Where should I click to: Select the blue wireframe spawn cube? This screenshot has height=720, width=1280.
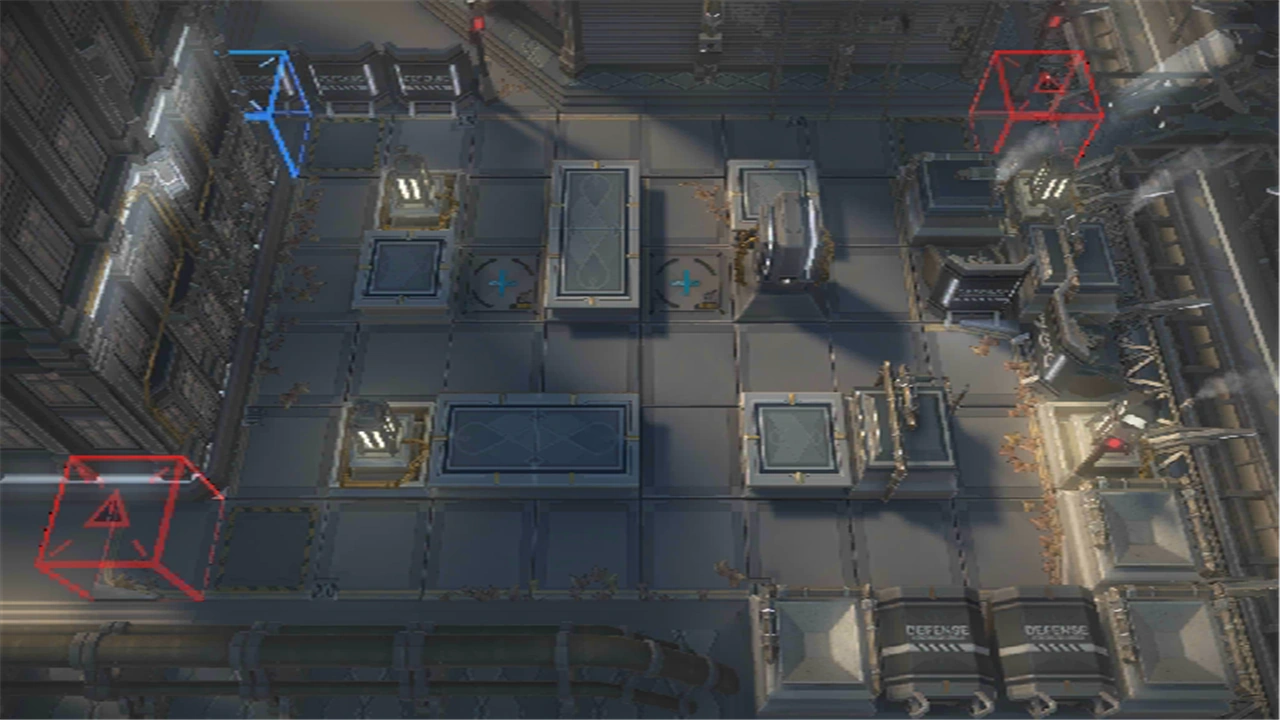point(272,110)
